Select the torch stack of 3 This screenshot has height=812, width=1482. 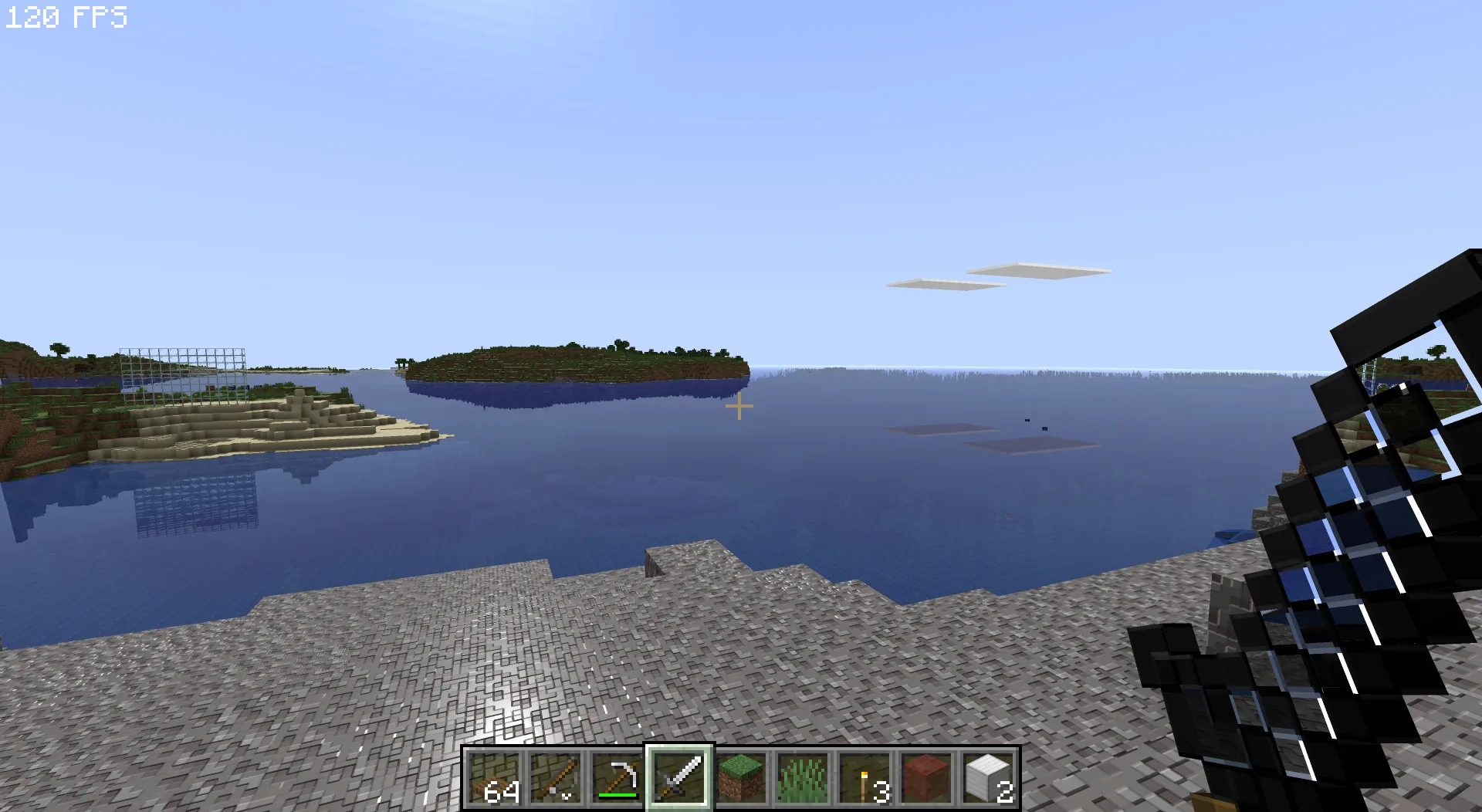coord(864,778)
